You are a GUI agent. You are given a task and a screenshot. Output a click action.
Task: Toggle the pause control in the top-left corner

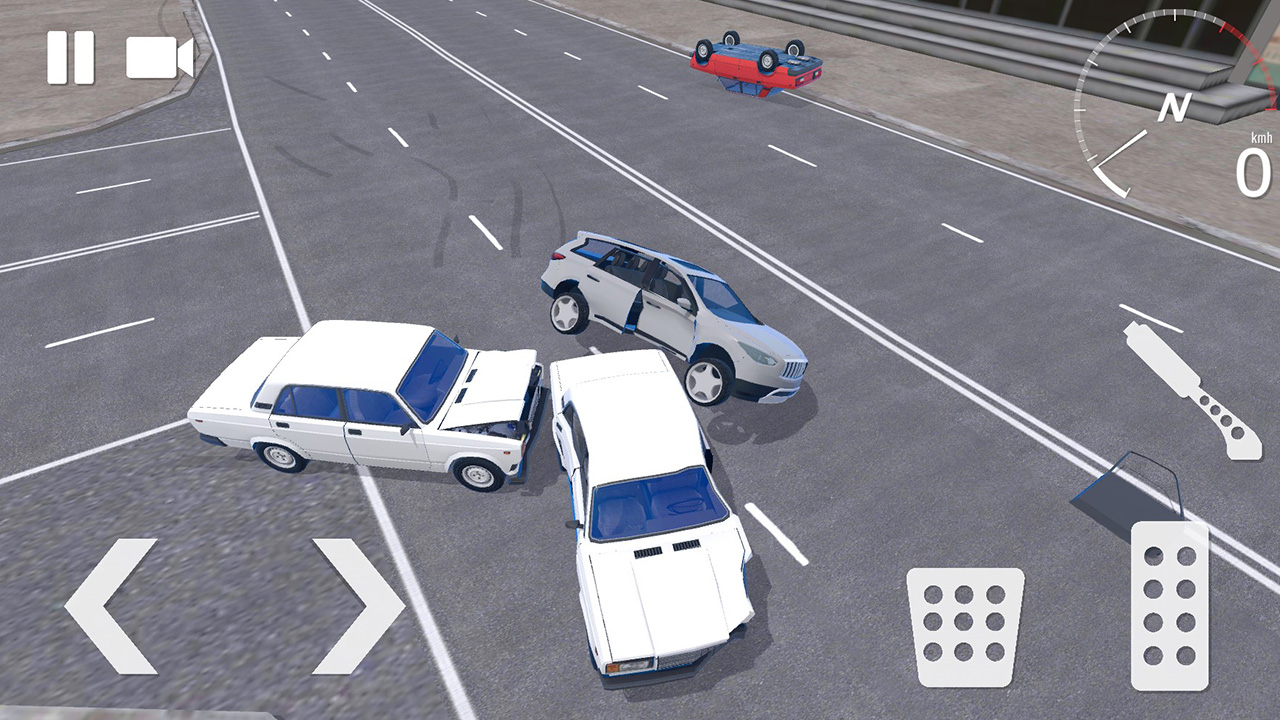tap(68, 58)
